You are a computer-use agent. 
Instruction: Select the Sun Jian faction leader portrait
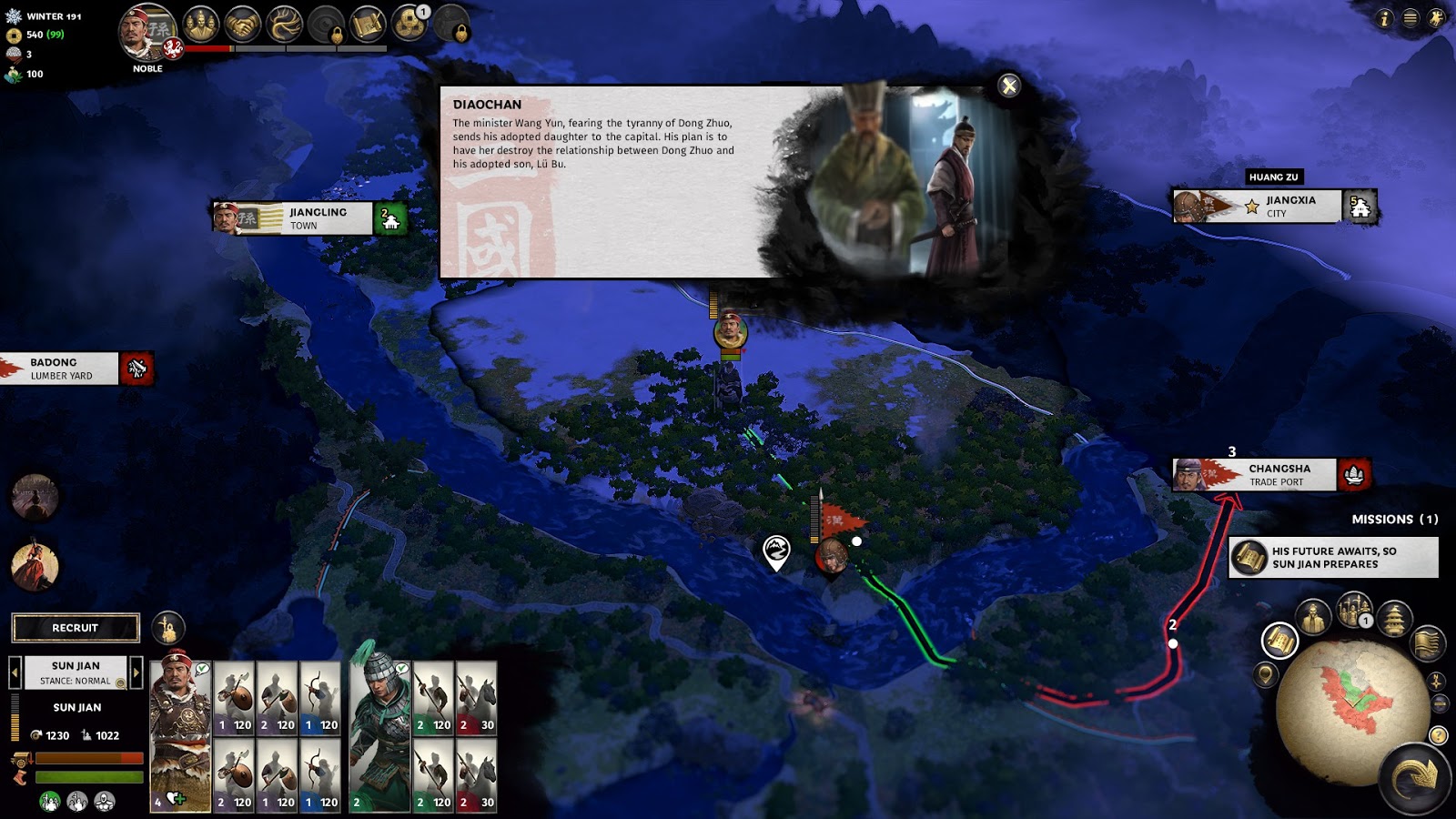tap(147, 35)
